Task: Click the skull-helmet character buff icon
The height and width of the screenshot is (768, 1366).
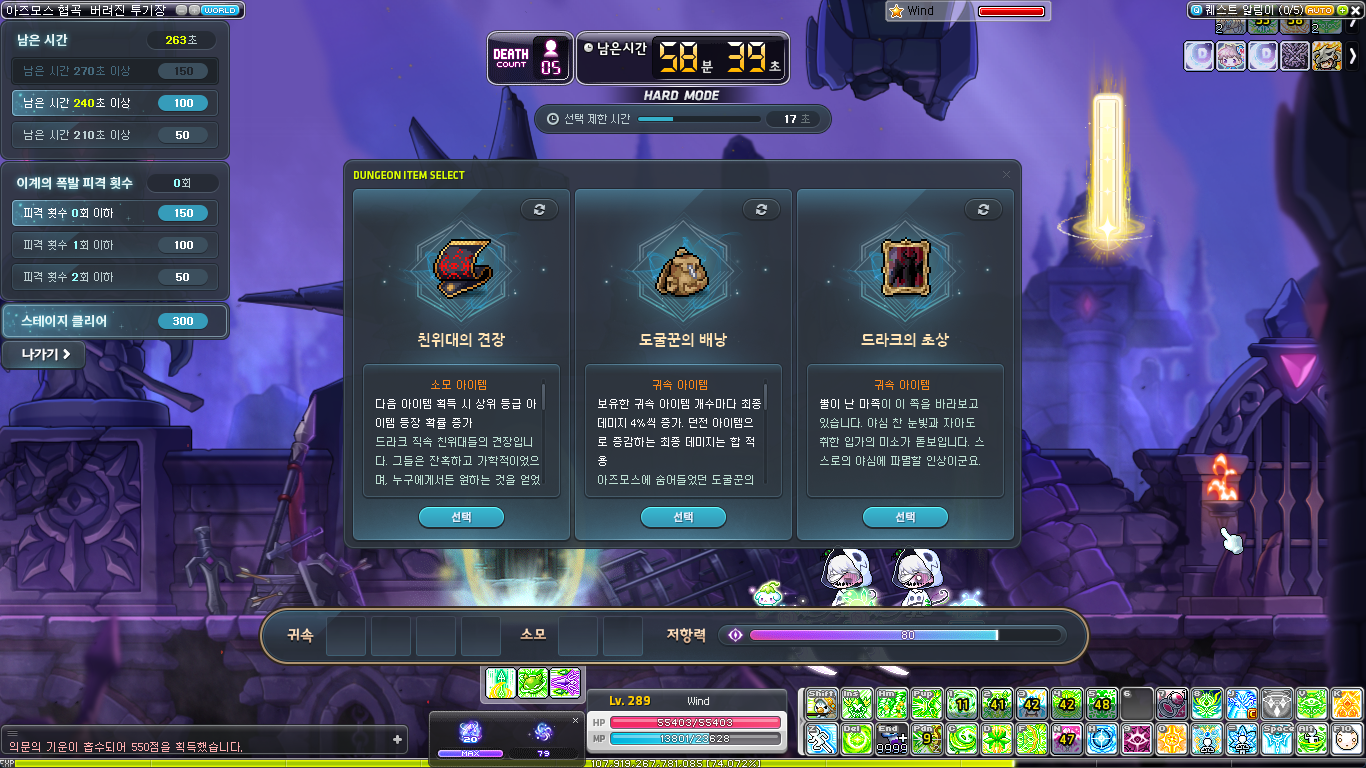Action: point(1327,56)
